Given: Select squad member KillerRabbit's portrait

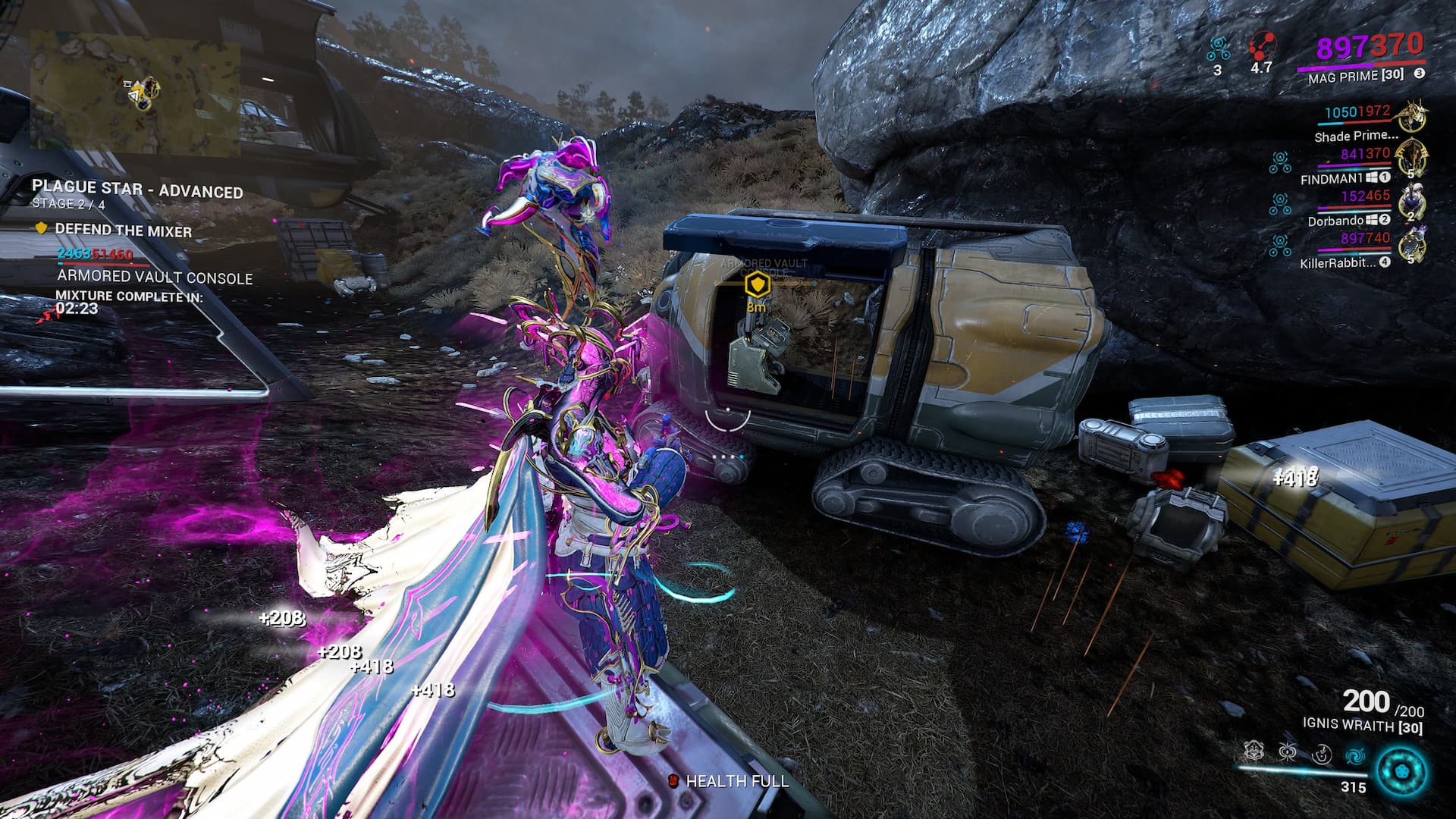Looking at the screenshot, I should click(1412, 244).
